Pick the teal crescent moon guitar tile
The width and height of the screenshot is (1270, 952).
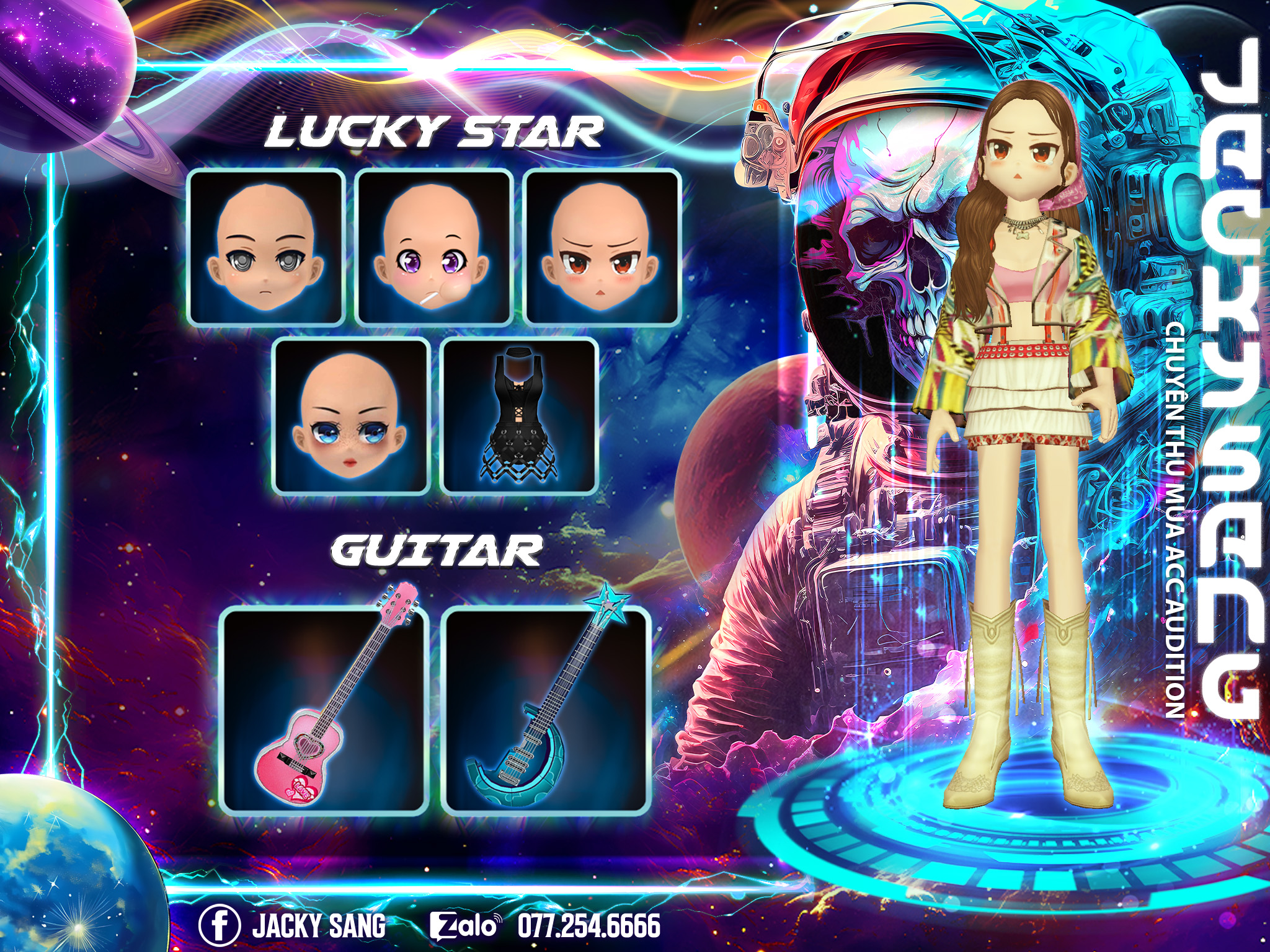546,710
